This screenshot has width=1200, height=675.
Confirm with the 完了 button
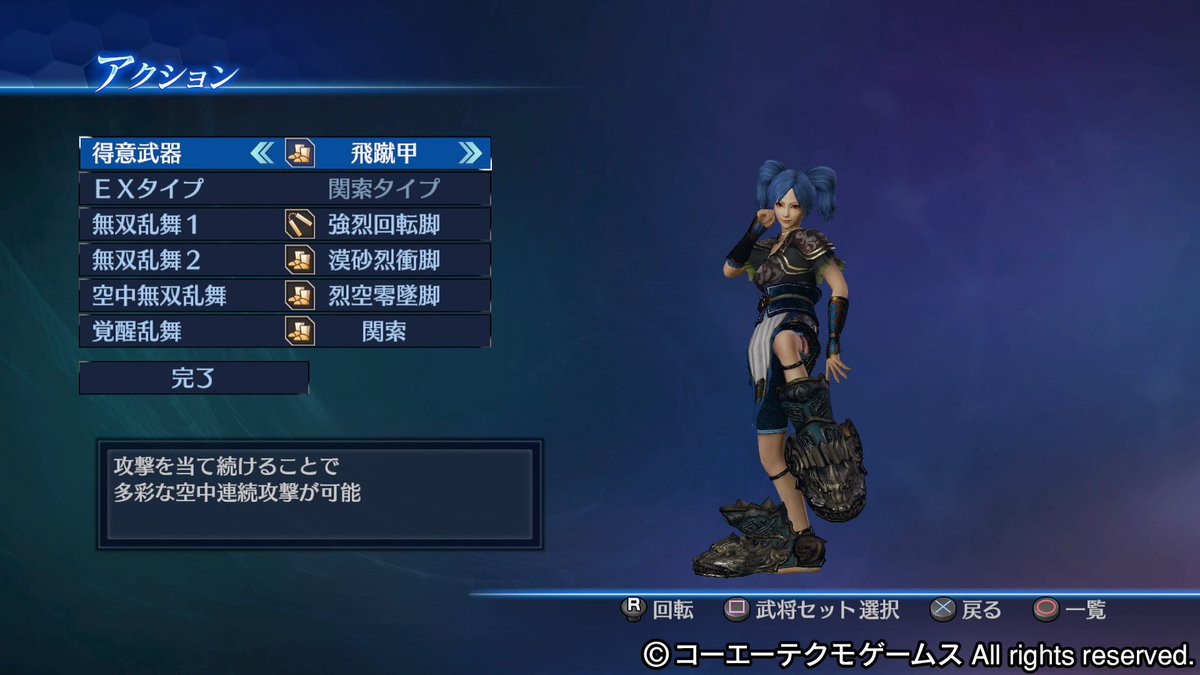pyautogui.click(x=194, y=378)
